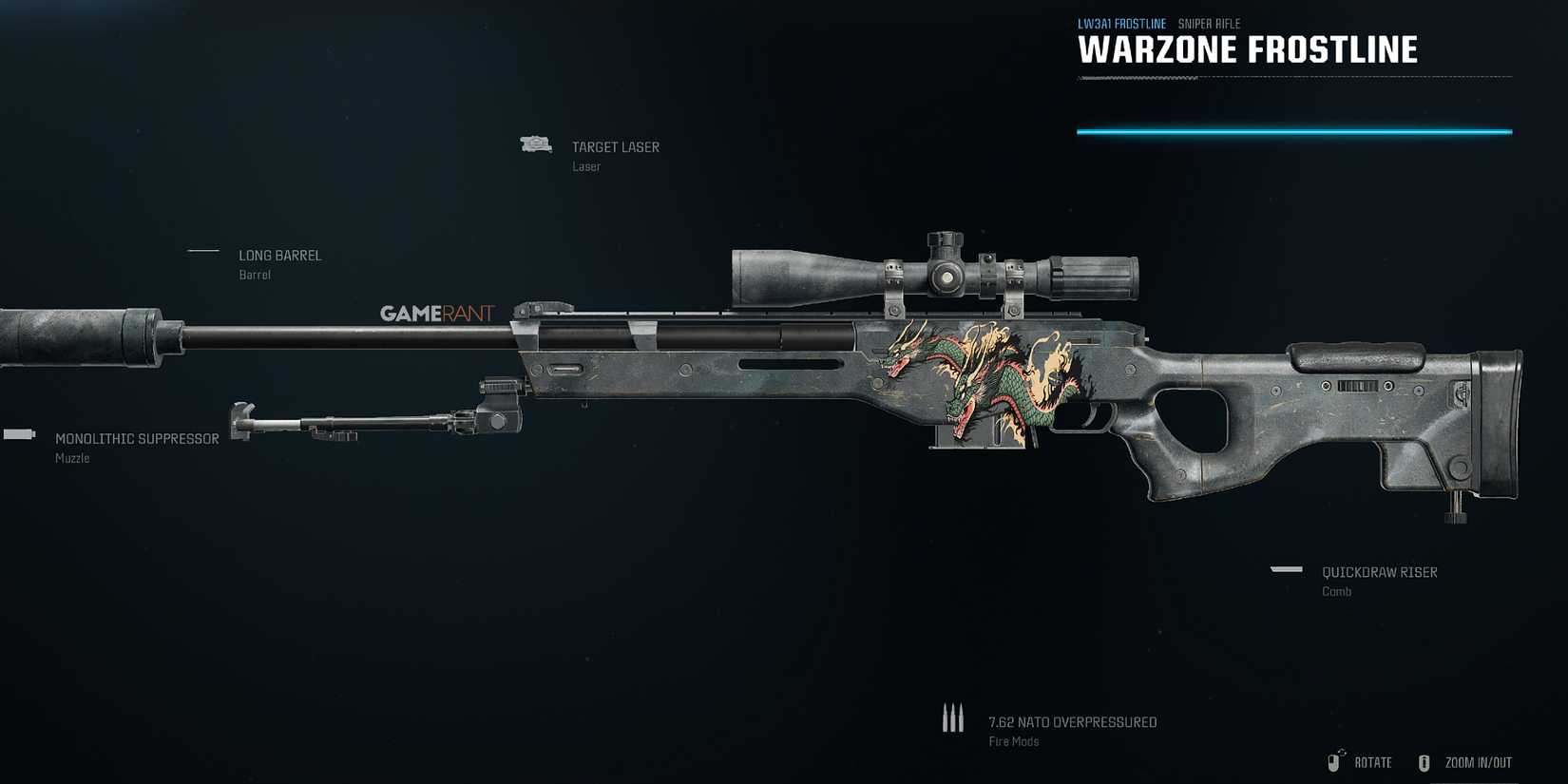Screen dimensions: 1568x784
Task: Click the Rotate mouse control icon
Action: pyautogui.click(x=1333, y=761)
